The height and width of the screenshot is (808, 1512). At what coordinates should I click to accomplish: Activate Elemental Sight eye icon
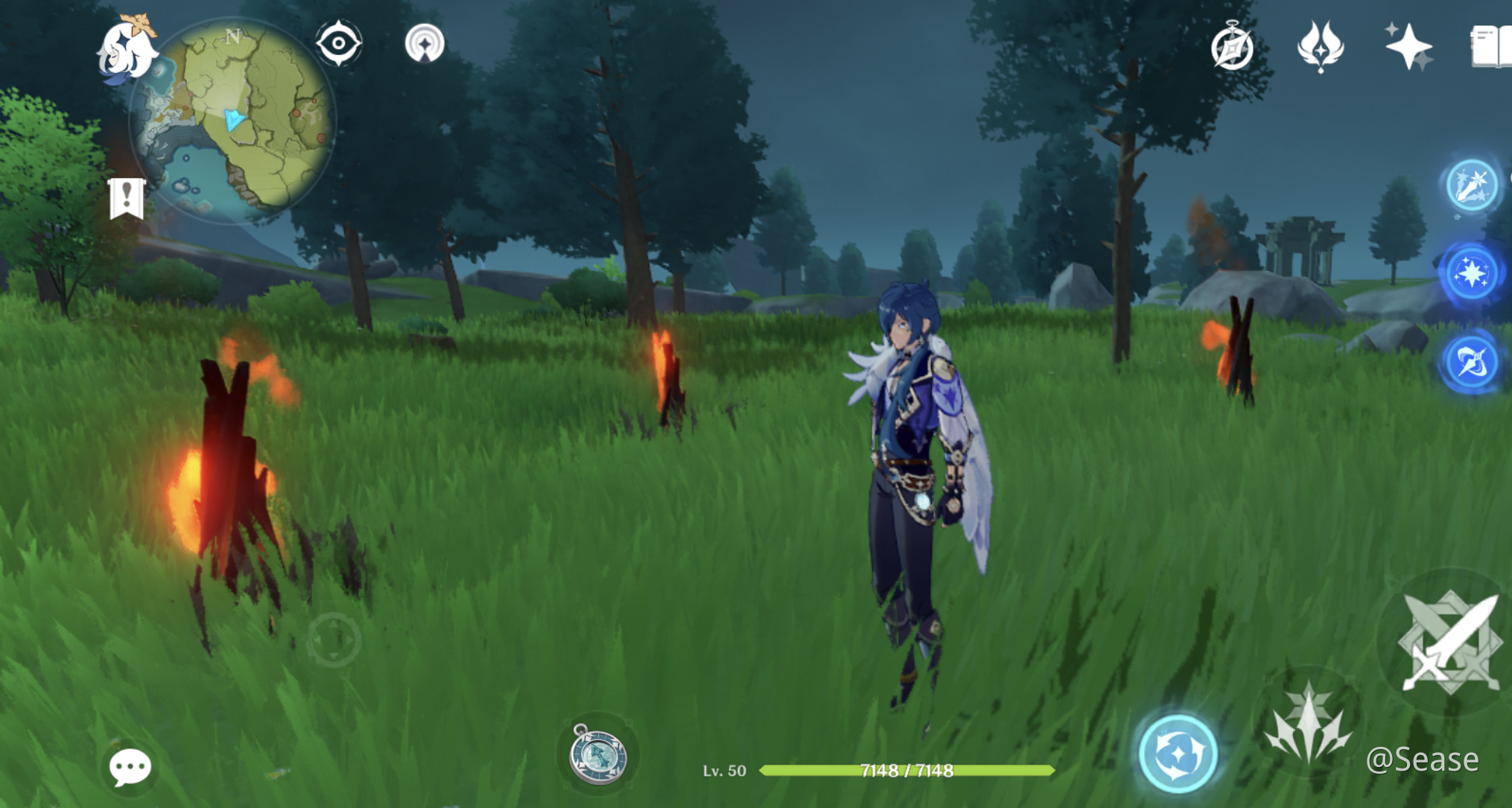338,42
